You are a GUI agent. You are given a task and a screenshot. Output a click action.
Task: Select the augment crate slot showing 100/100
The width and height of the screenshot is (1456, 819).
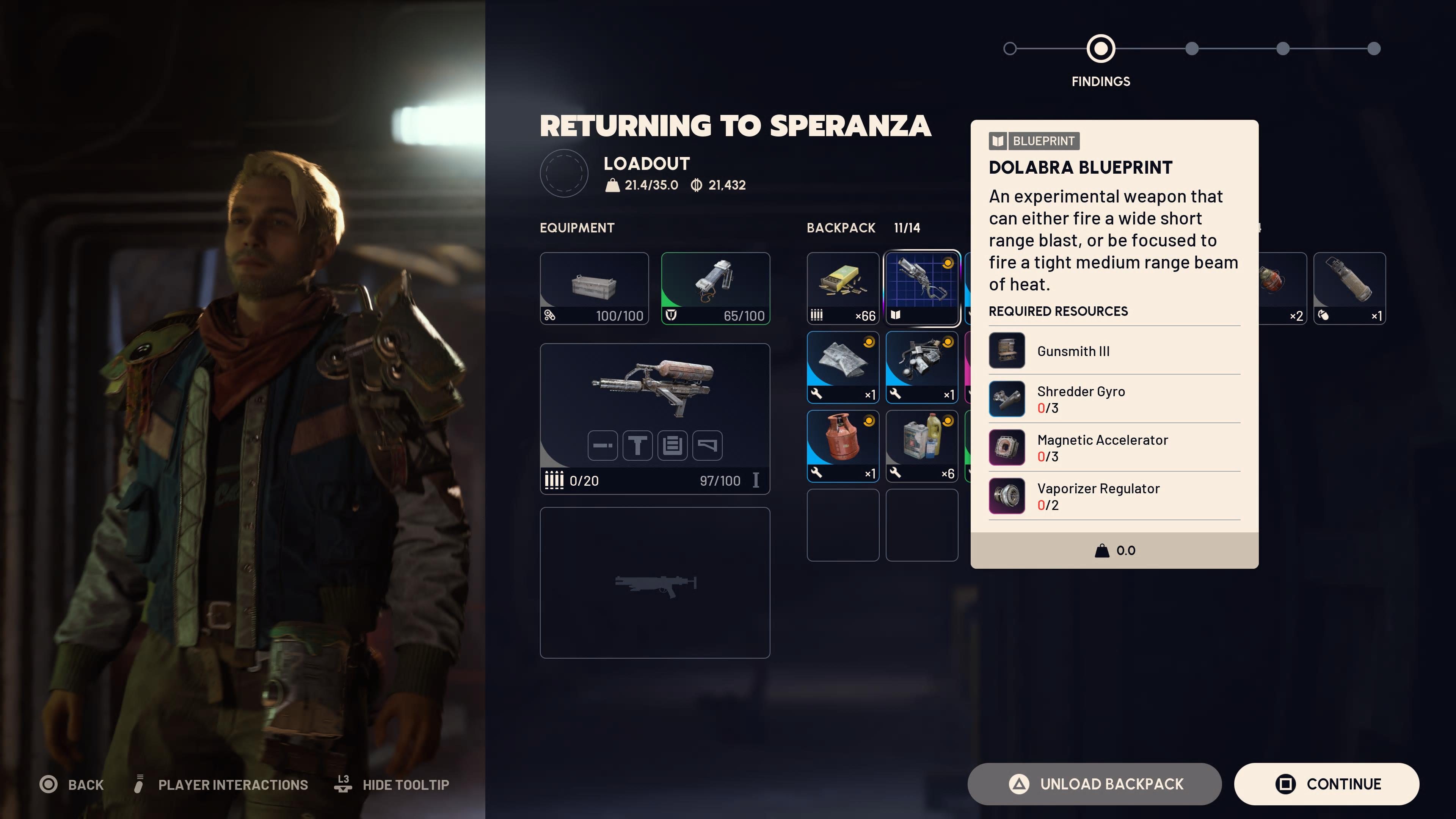coord(594,288)
